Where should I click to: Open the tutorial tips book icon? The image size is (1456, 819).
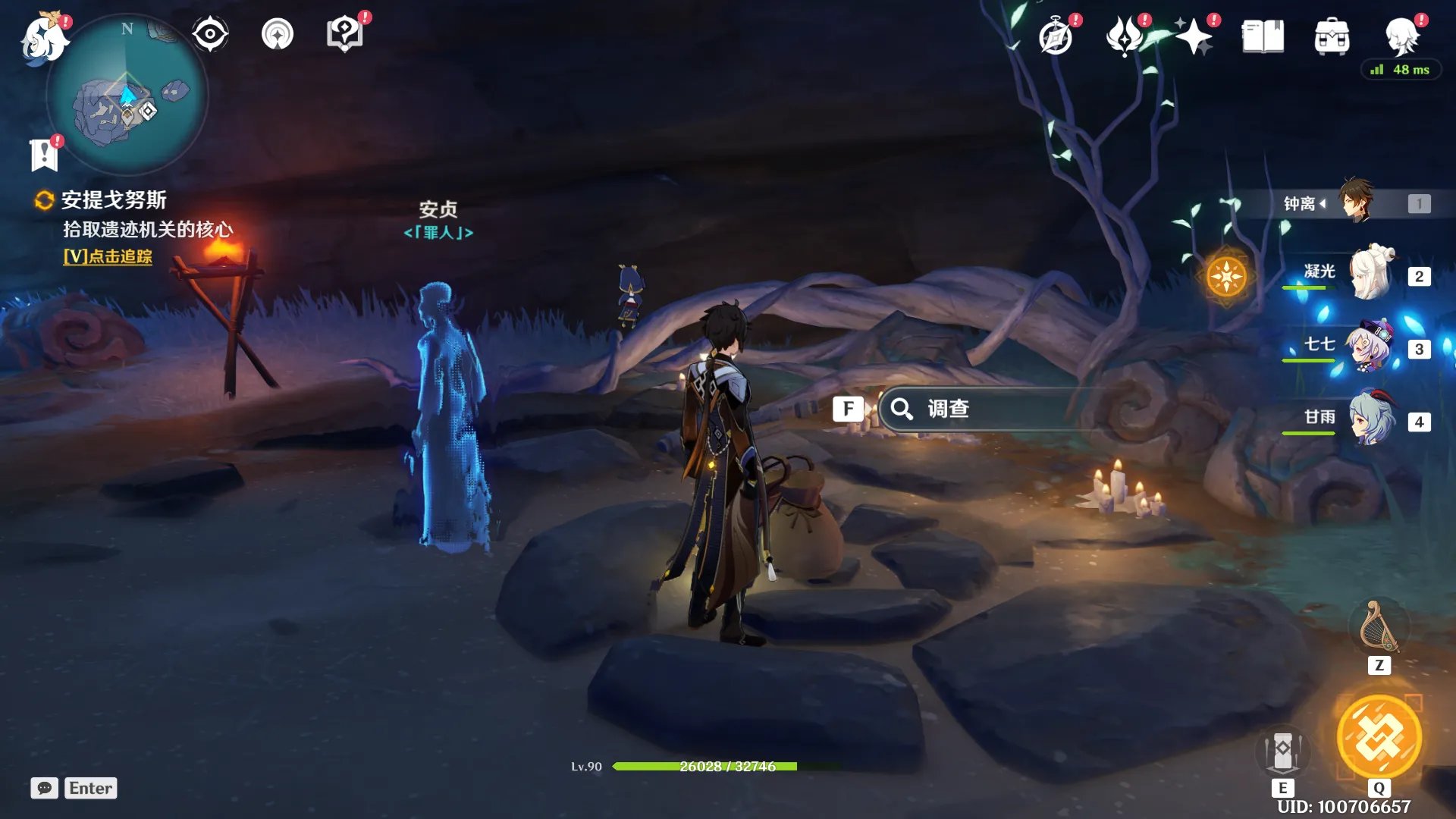coord(344,34)
